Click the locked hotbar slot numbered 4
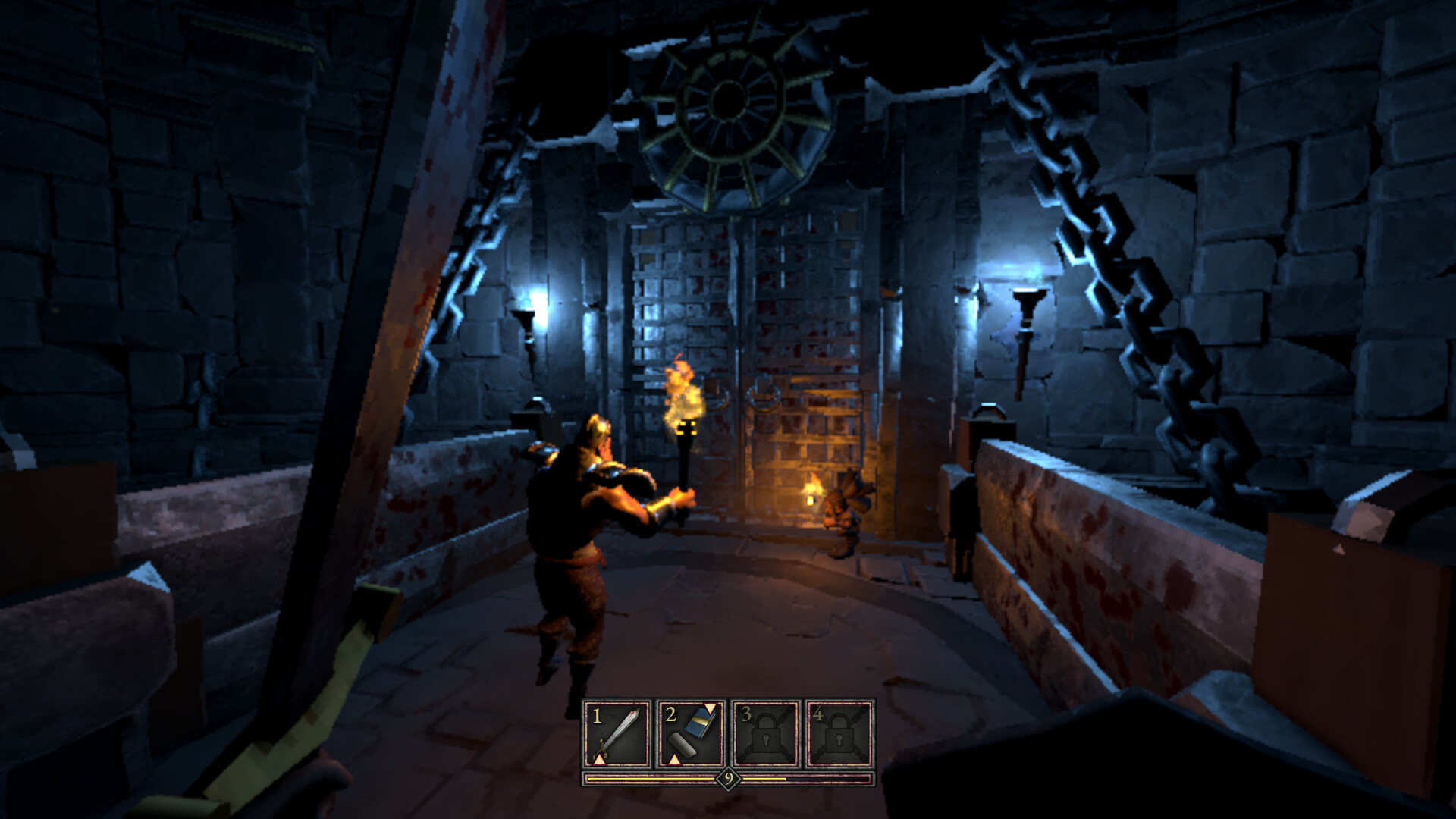The height and width of the screenshot is (819, 1456). coord(839,734)
